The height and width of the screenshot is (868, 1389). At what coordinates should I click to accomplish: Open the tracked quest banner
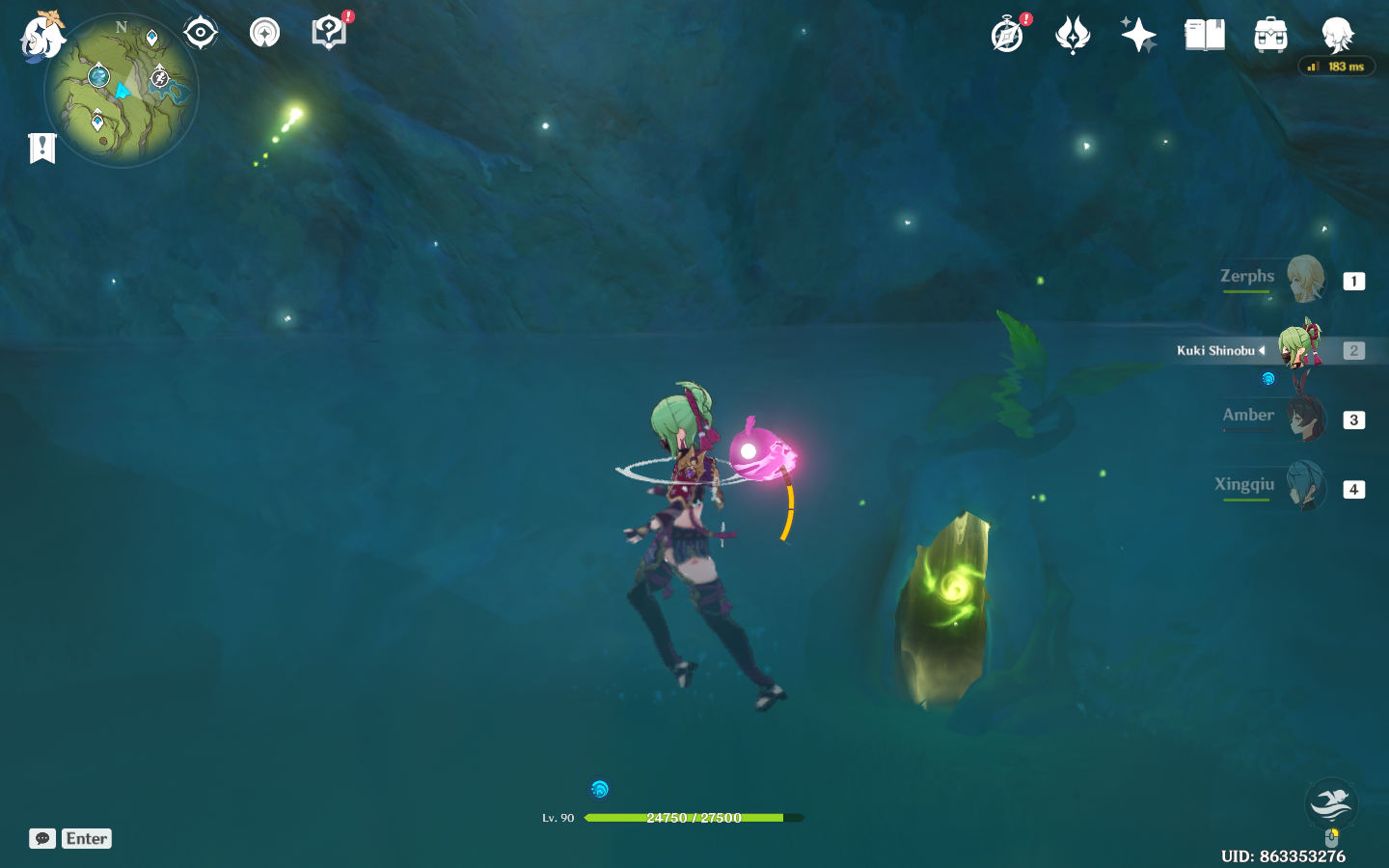point(42,149)
